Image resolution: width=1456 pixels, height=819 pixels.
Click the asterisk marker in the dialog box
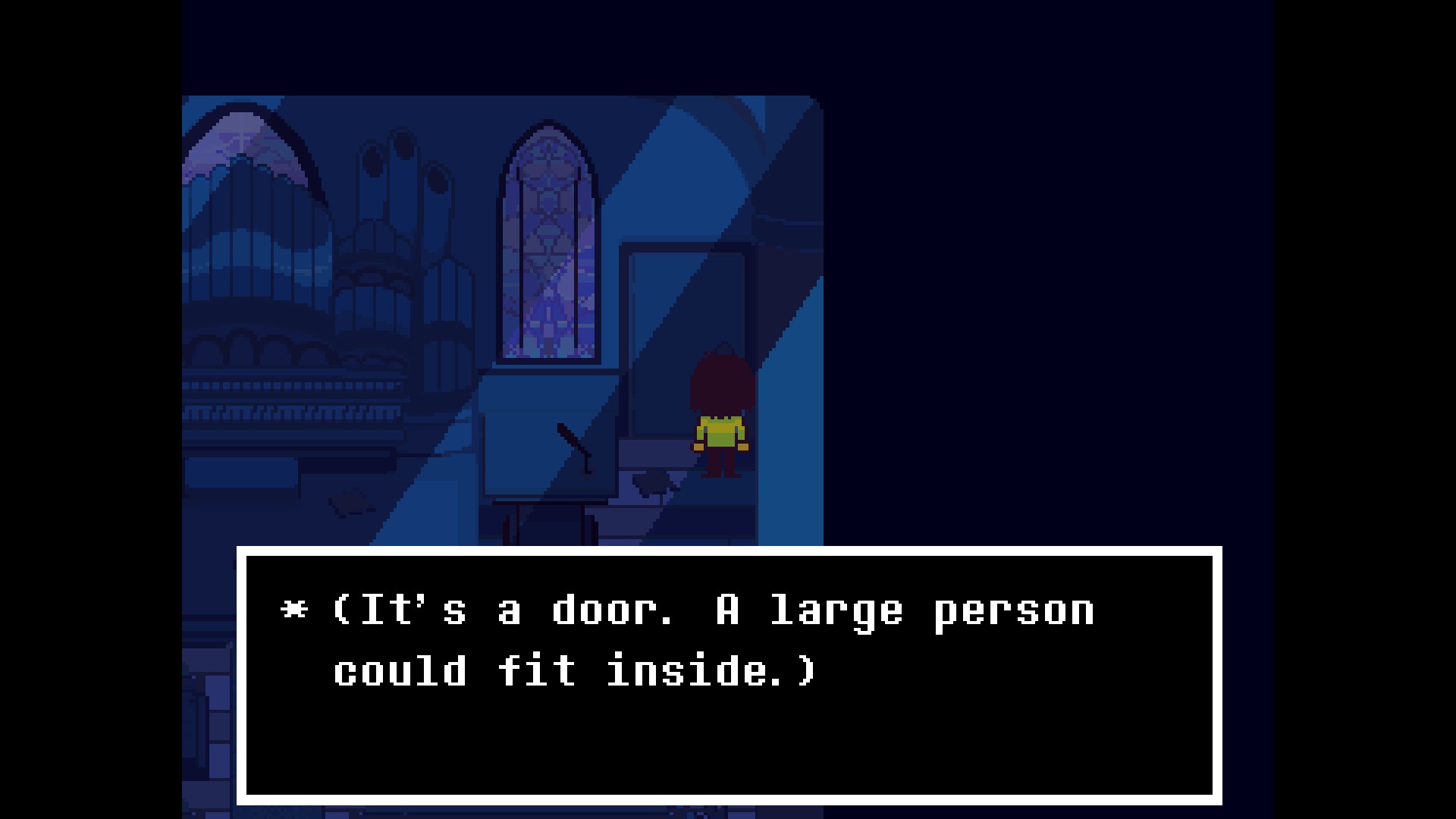[296, 610]
